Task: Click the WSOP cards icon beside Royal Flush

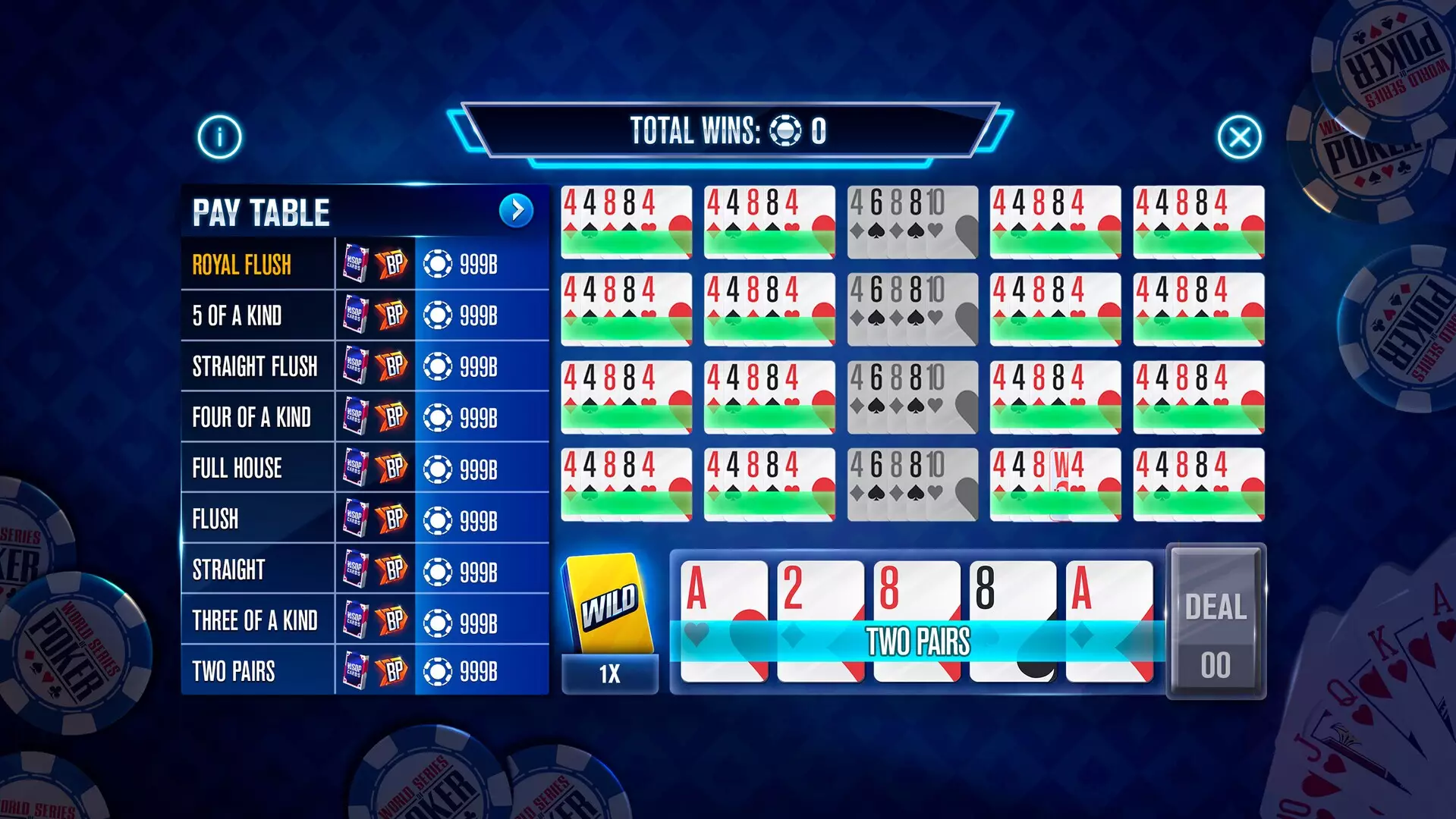Action: (x=357, y=265)
